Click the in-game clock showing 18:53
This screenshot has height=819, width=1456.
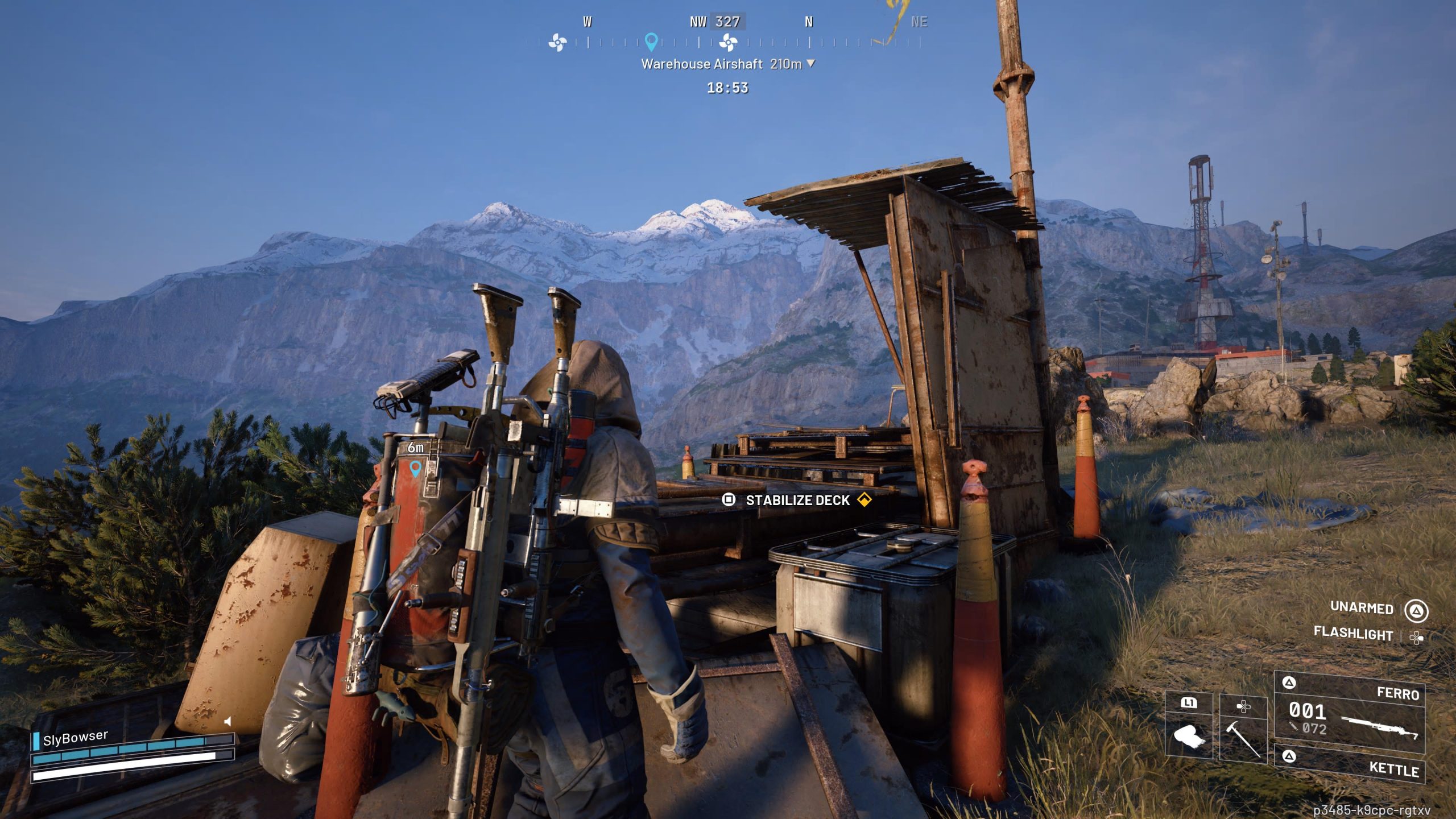pos(727,88)
